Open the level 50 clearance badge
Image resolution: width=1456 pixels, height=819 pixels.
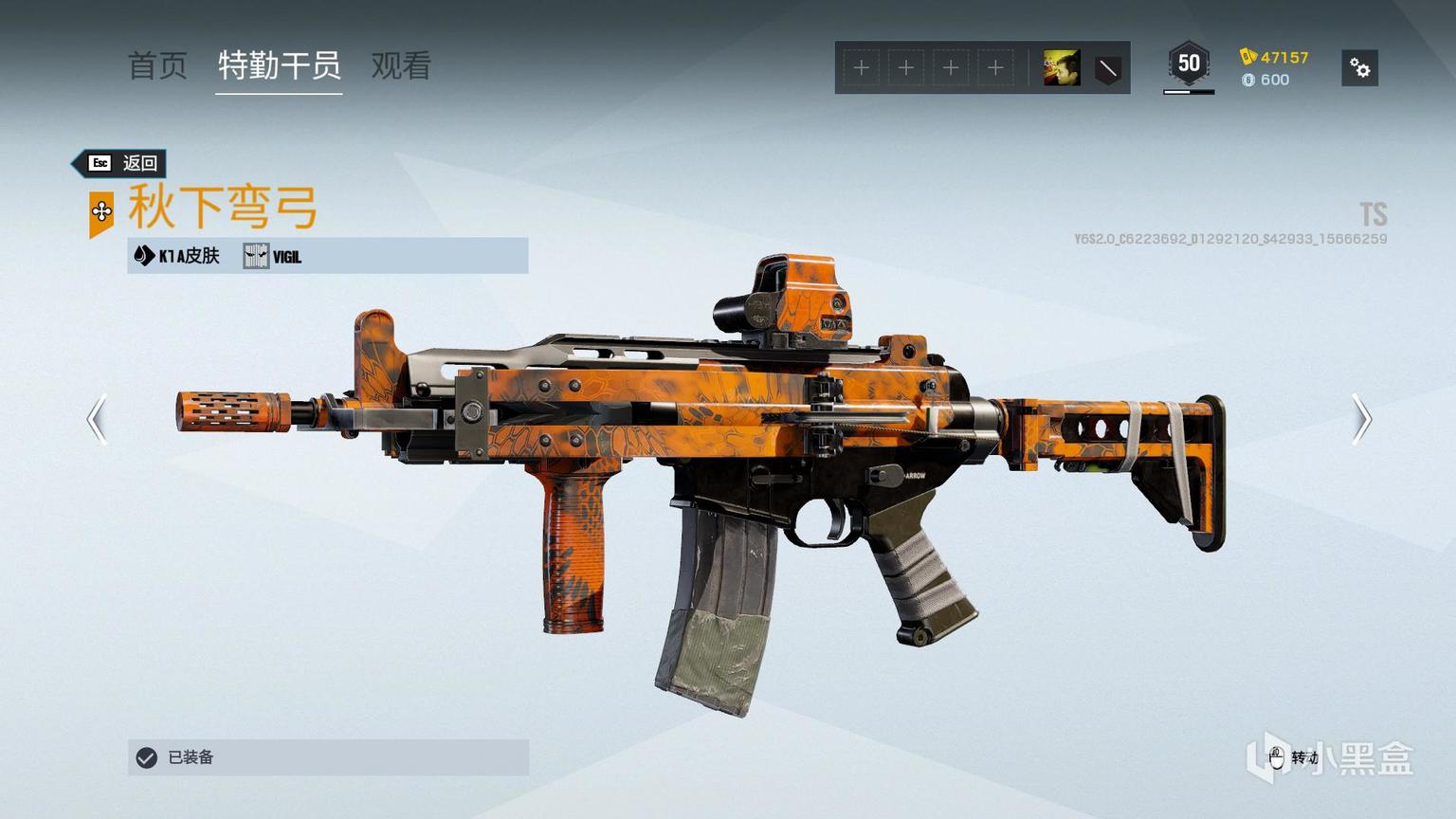click(x=1189, y=64)
